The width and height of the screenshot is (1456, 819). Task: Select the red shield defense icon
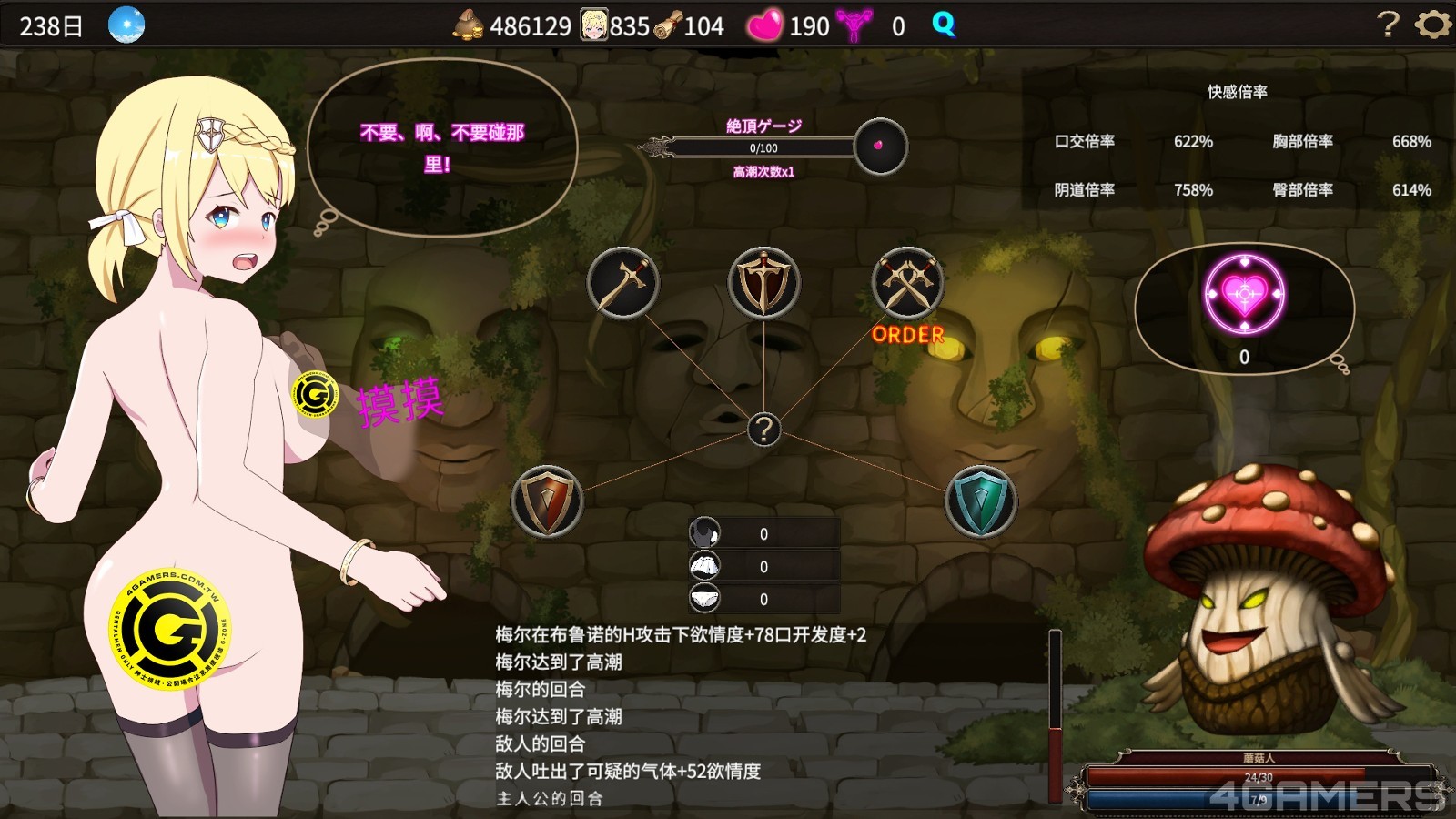click(x=547, y=501)
